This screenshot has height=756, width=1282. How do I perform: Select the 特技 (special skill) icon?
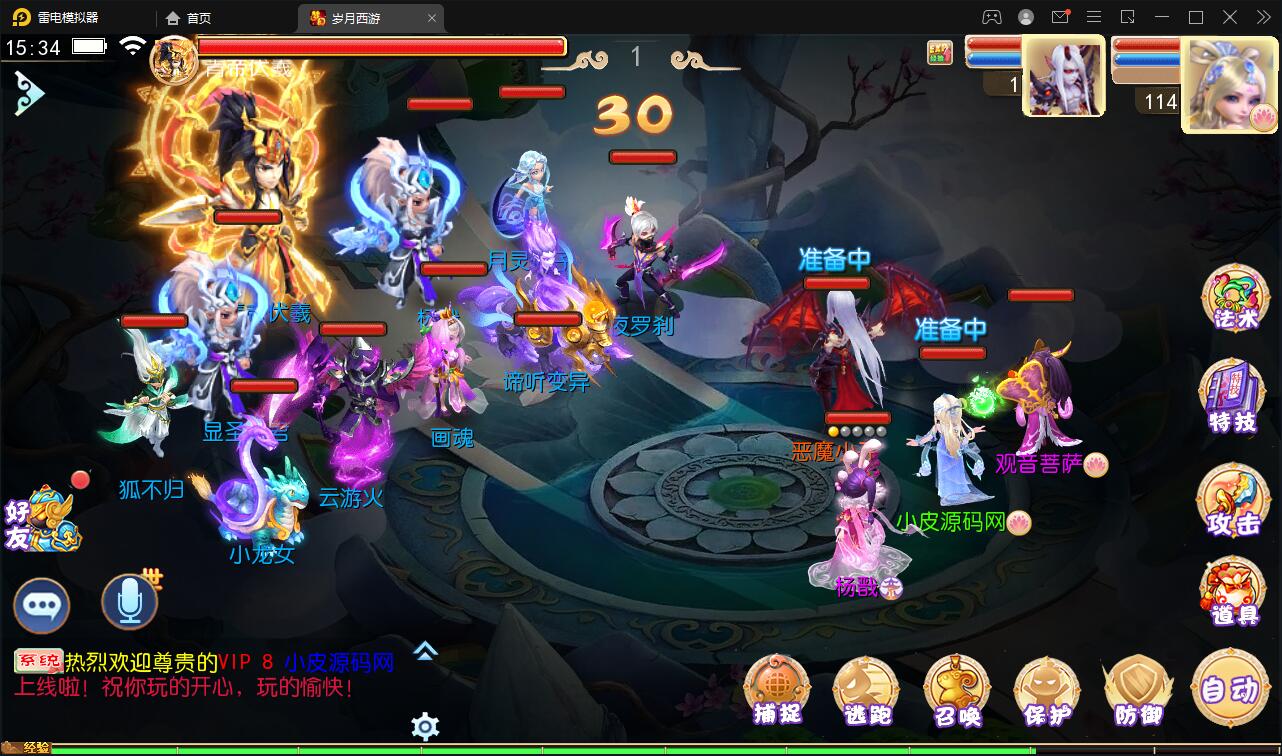pos(1232,397)
